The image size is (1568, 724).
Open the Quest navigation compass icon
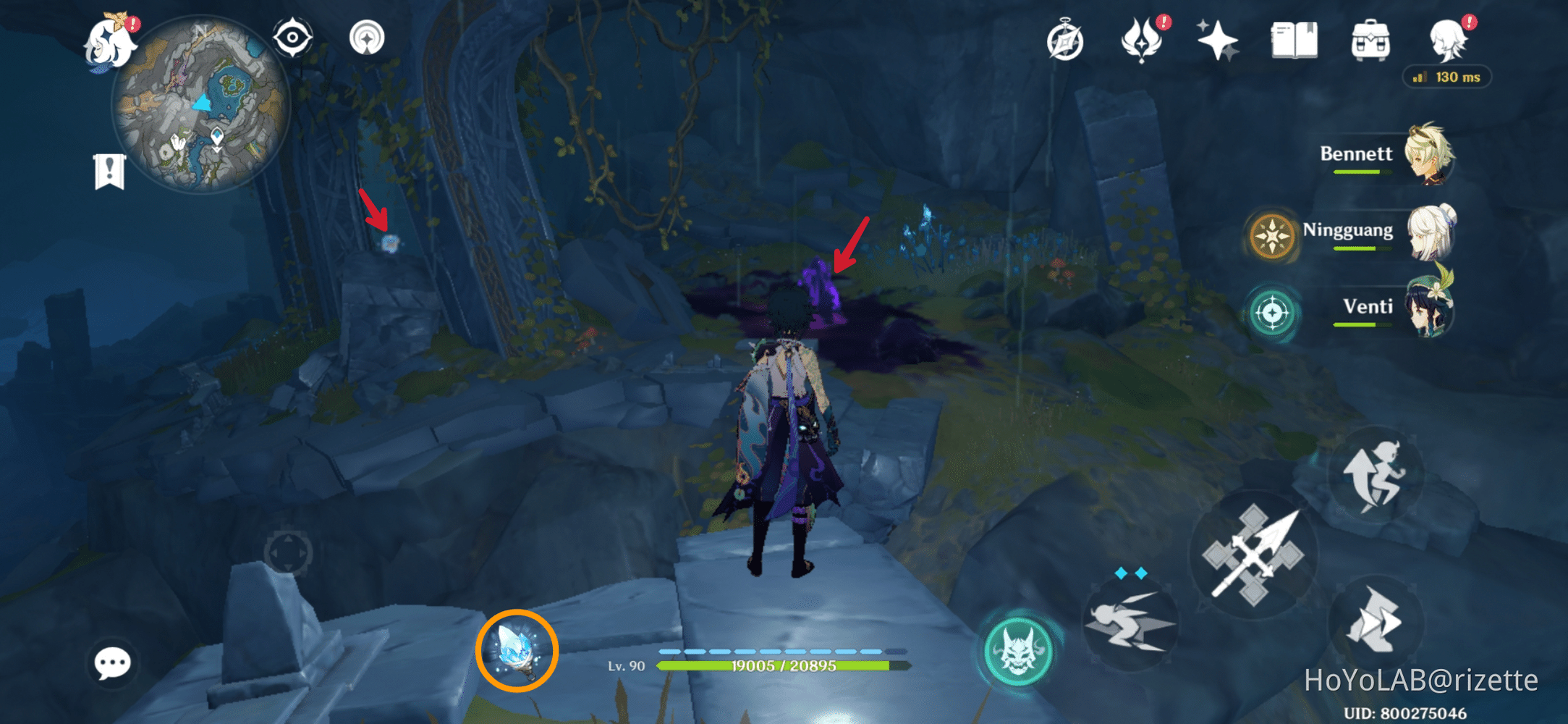coord(1064,41)
